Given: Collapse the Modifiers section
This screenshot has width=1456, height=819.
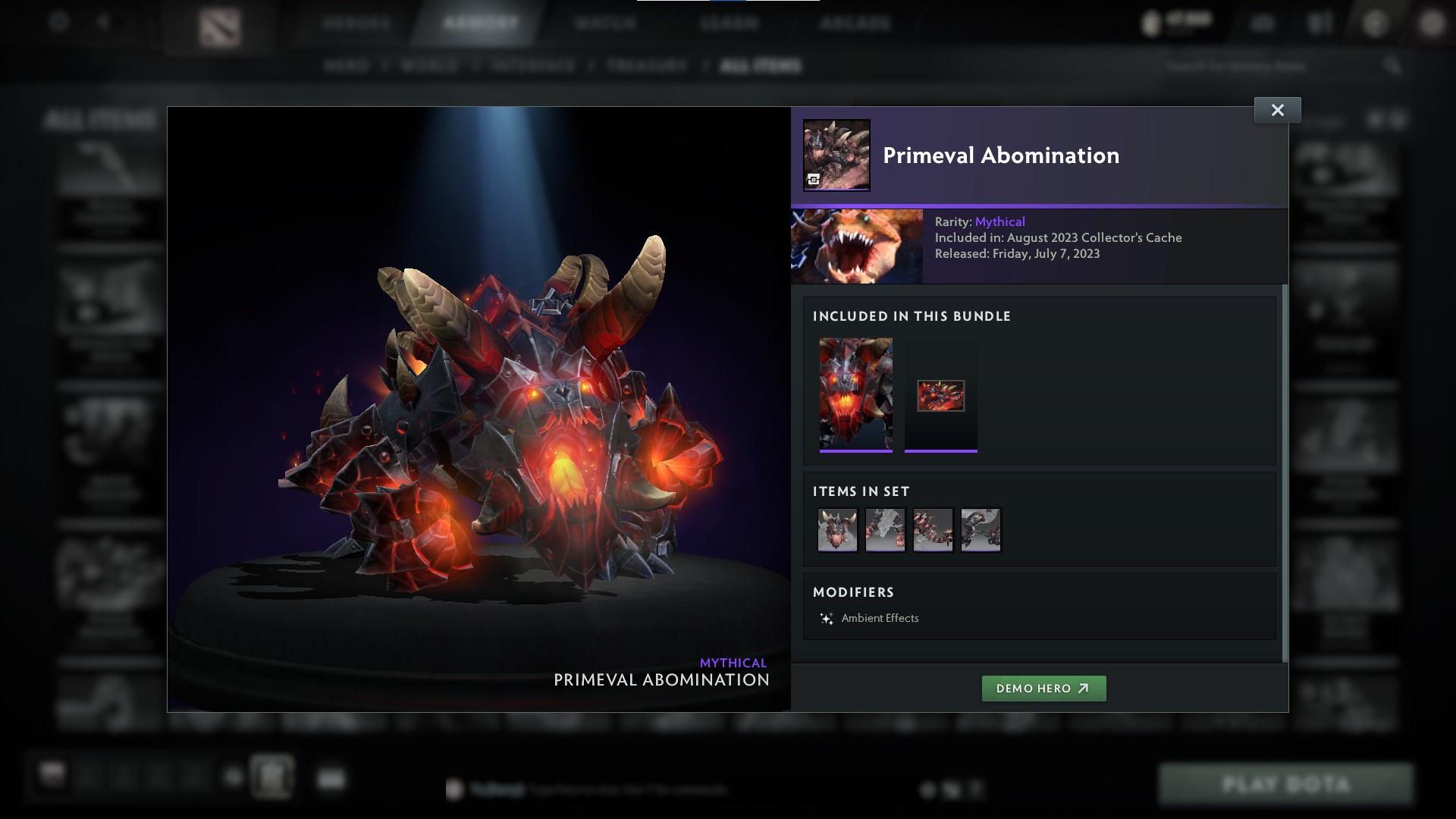Looking at the screenshot, I should [x=854, y=592].
